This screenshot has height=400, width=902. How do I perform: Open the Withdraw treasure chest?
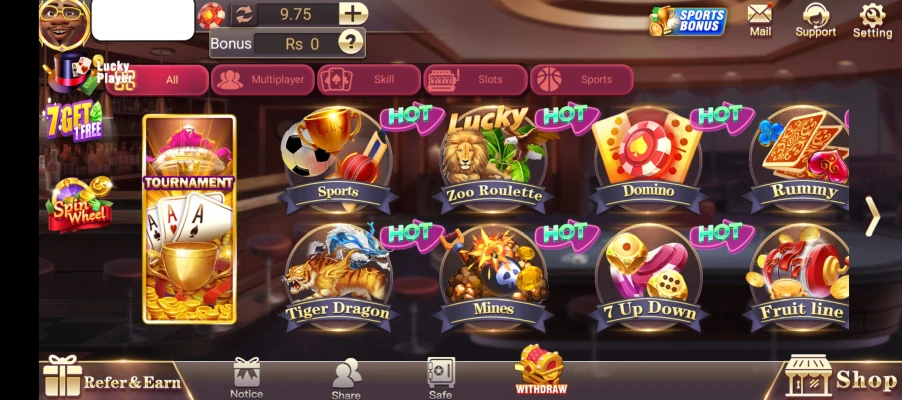pos(541,369)
